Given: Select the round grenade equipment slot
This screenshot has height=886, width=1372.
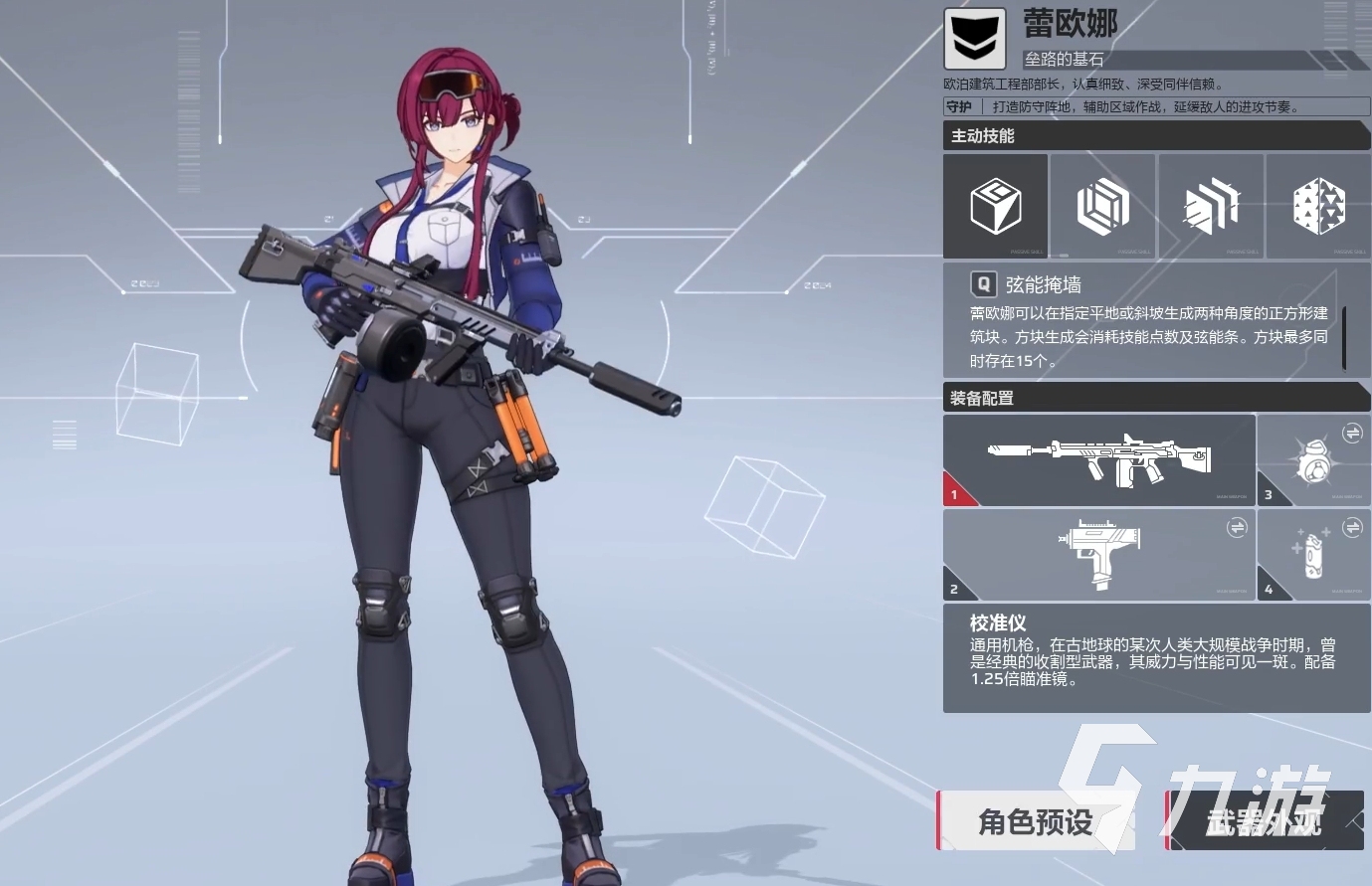Looking at the screenshot, I should pyautogui.click(x=1313, y=460).
